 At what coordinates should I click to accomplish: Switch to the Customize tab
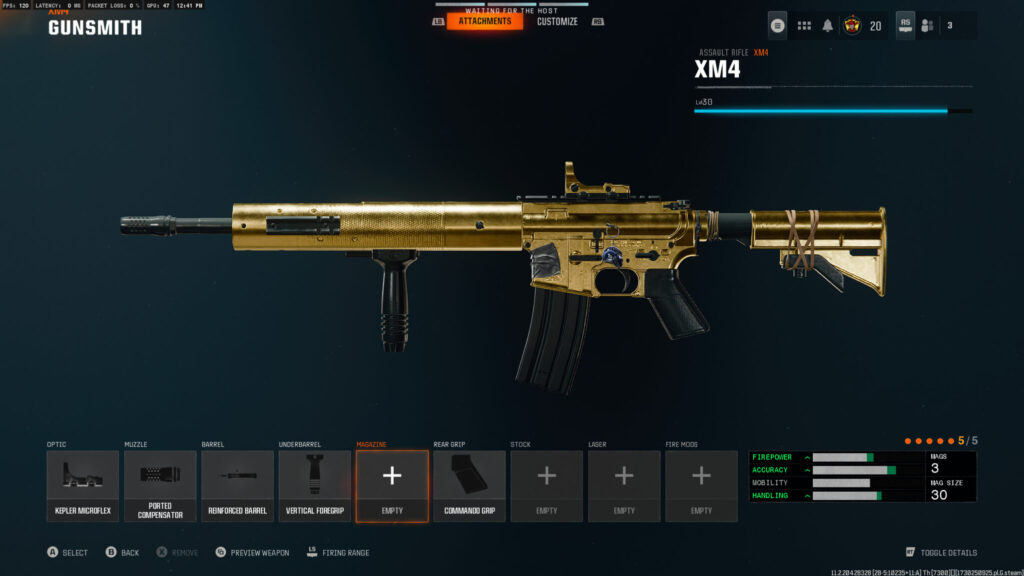coord(557,21)
